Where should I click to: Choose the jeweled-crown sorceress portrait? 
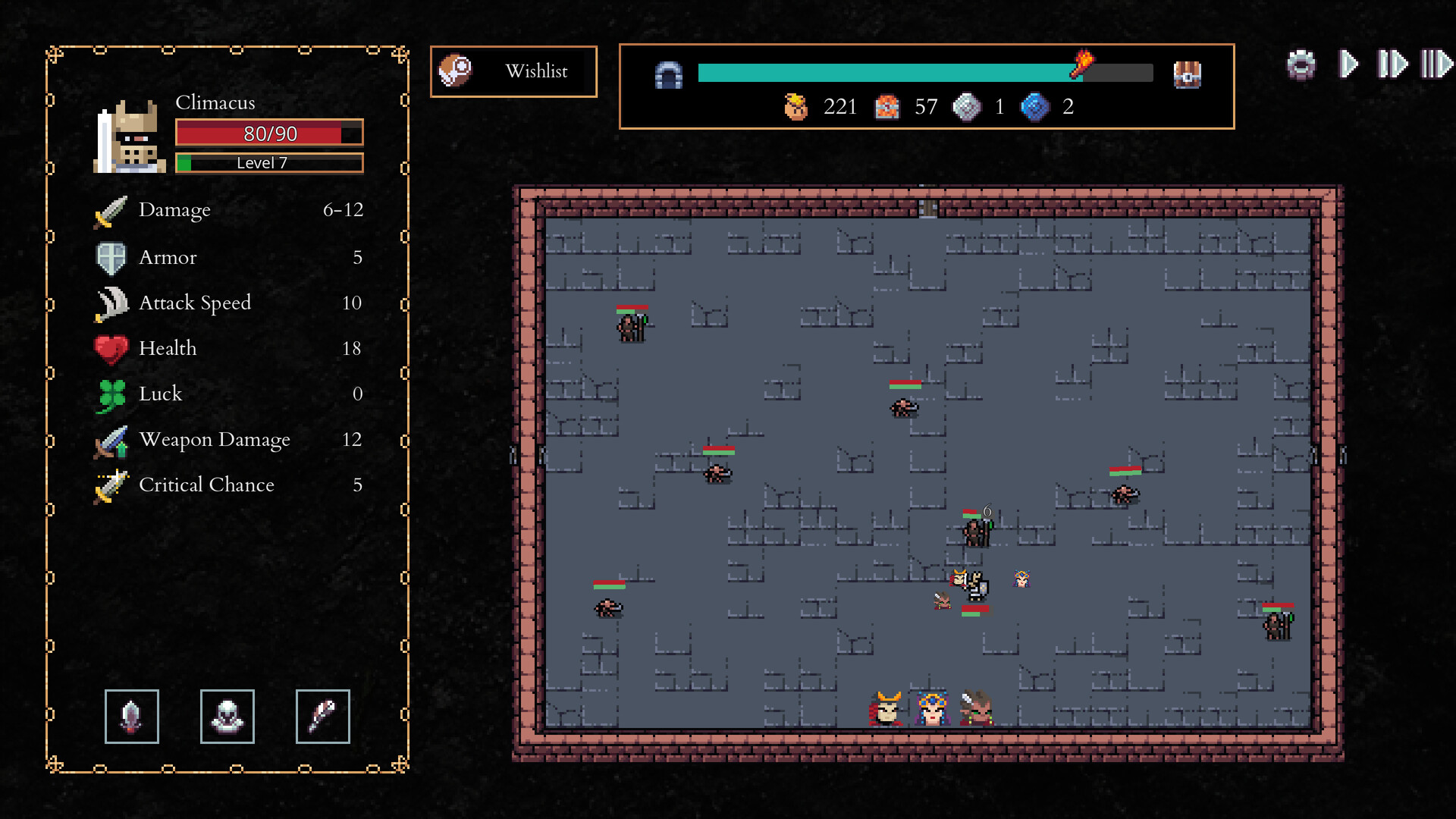[932, 708]
